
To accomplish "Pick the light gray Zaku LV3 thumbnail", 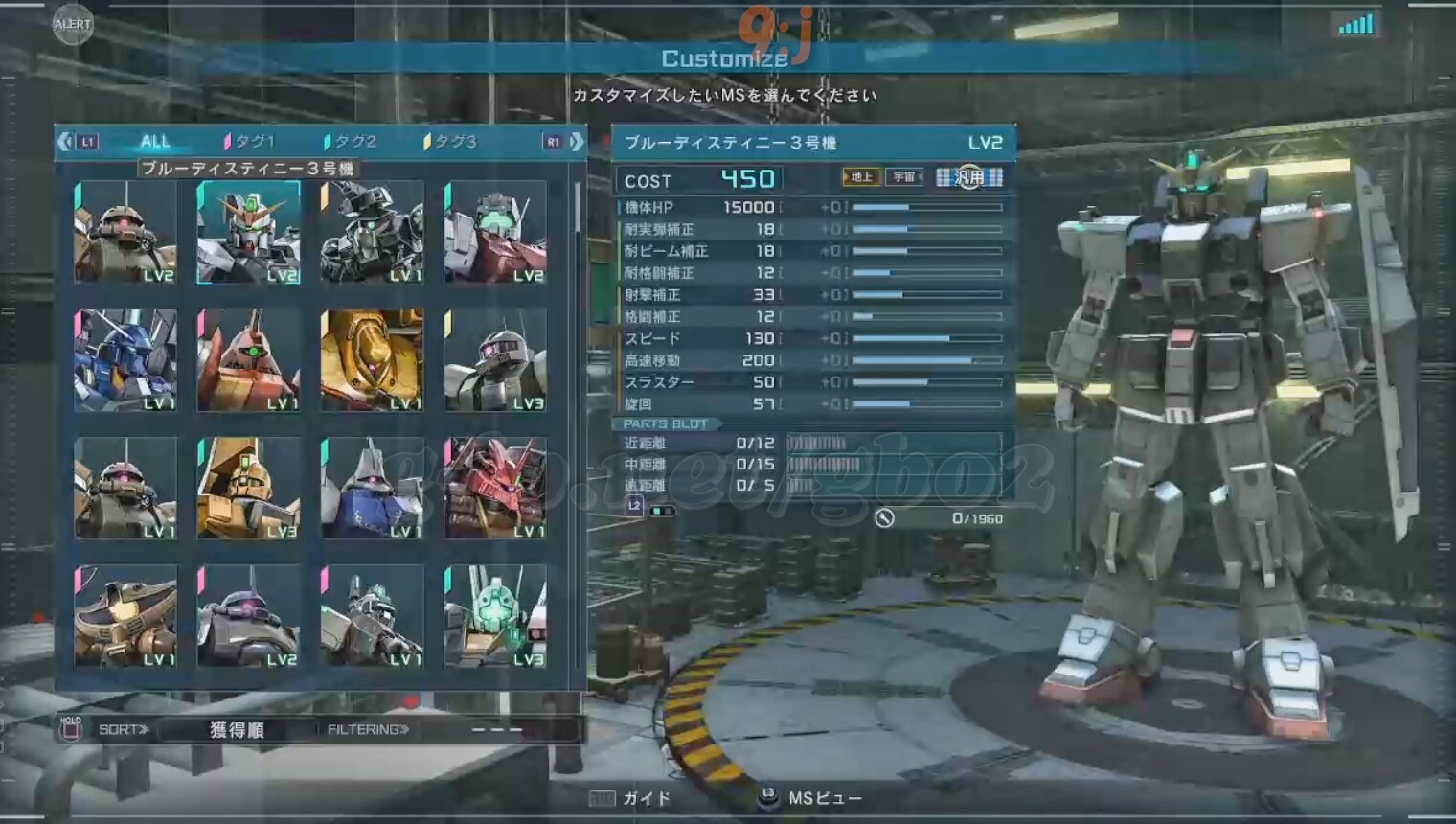I will [495, 360].
